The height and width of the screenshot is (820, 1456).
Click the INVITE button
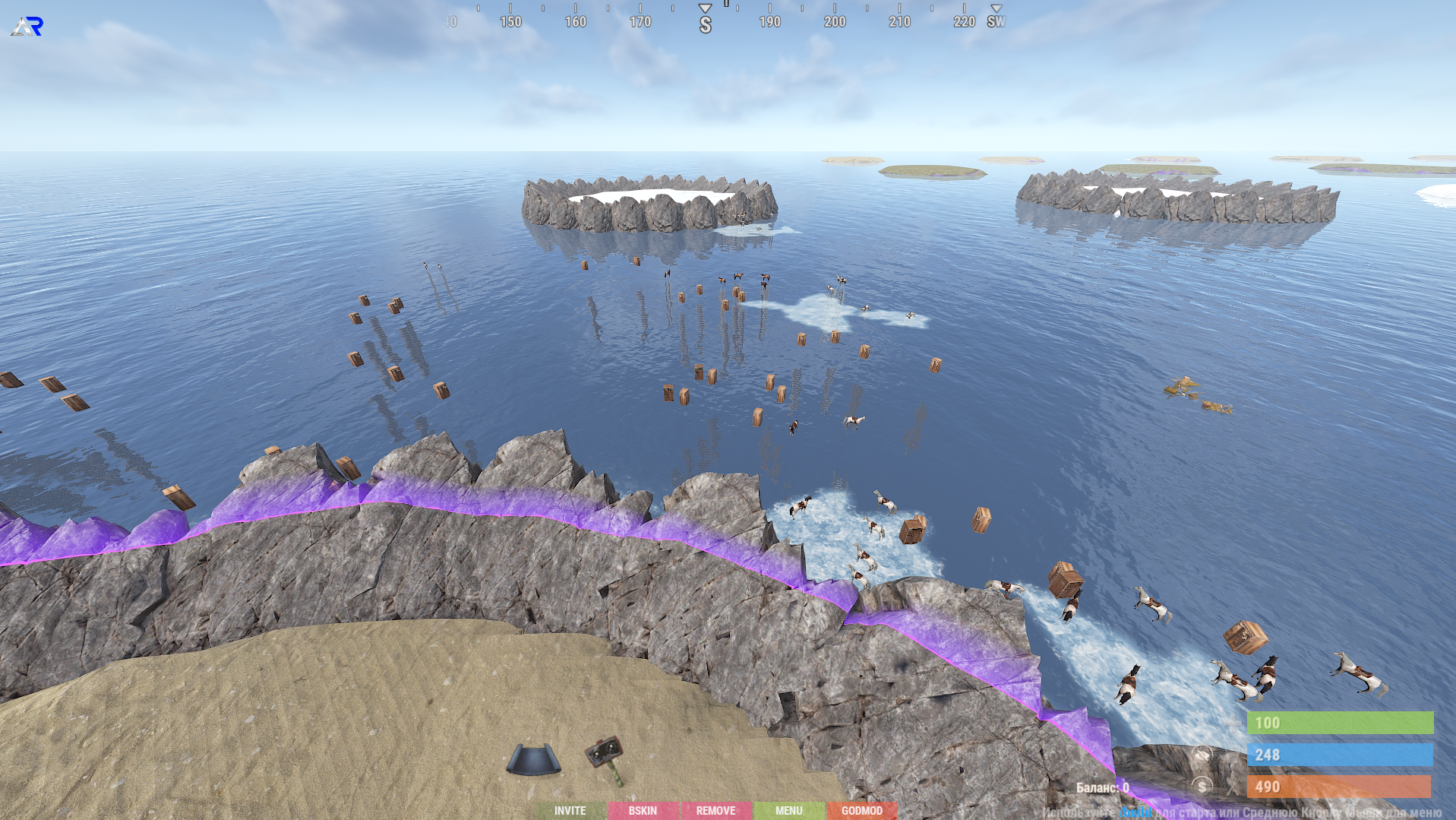pyautogui.click(x=570, y=811)
